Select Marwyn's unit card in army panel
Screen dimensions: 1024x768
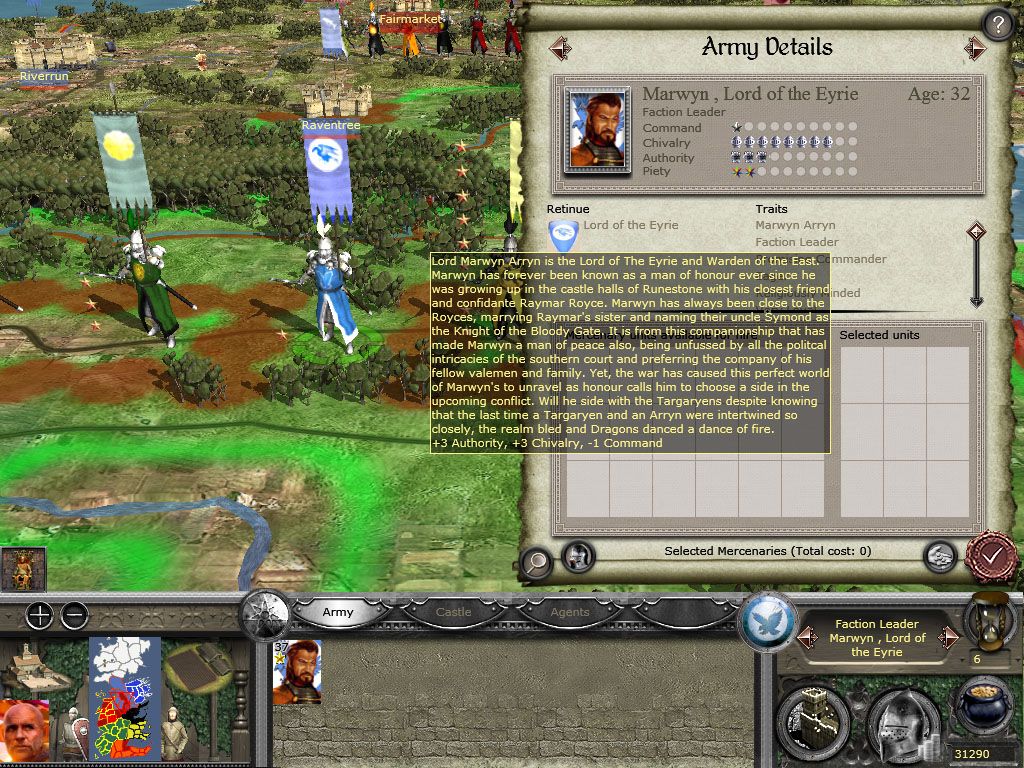coord(297,672)
